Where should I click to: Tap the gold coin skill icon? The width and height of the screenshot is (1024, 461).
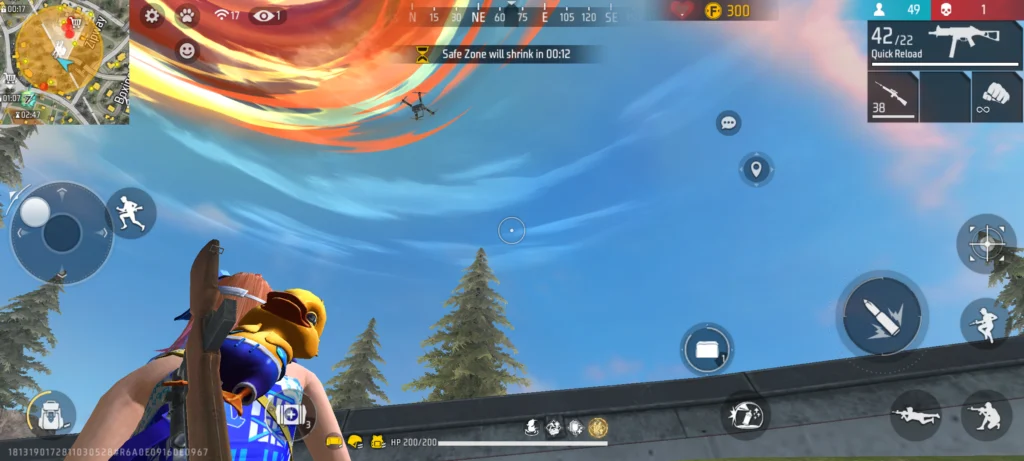tap(598, 428)
